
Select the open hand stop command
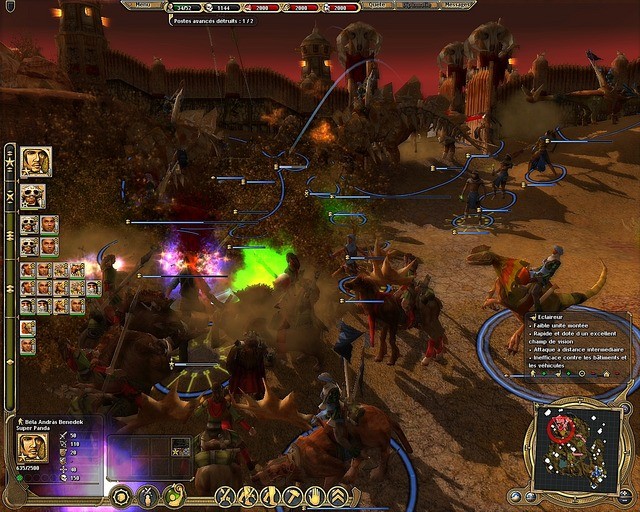[315, 495]
